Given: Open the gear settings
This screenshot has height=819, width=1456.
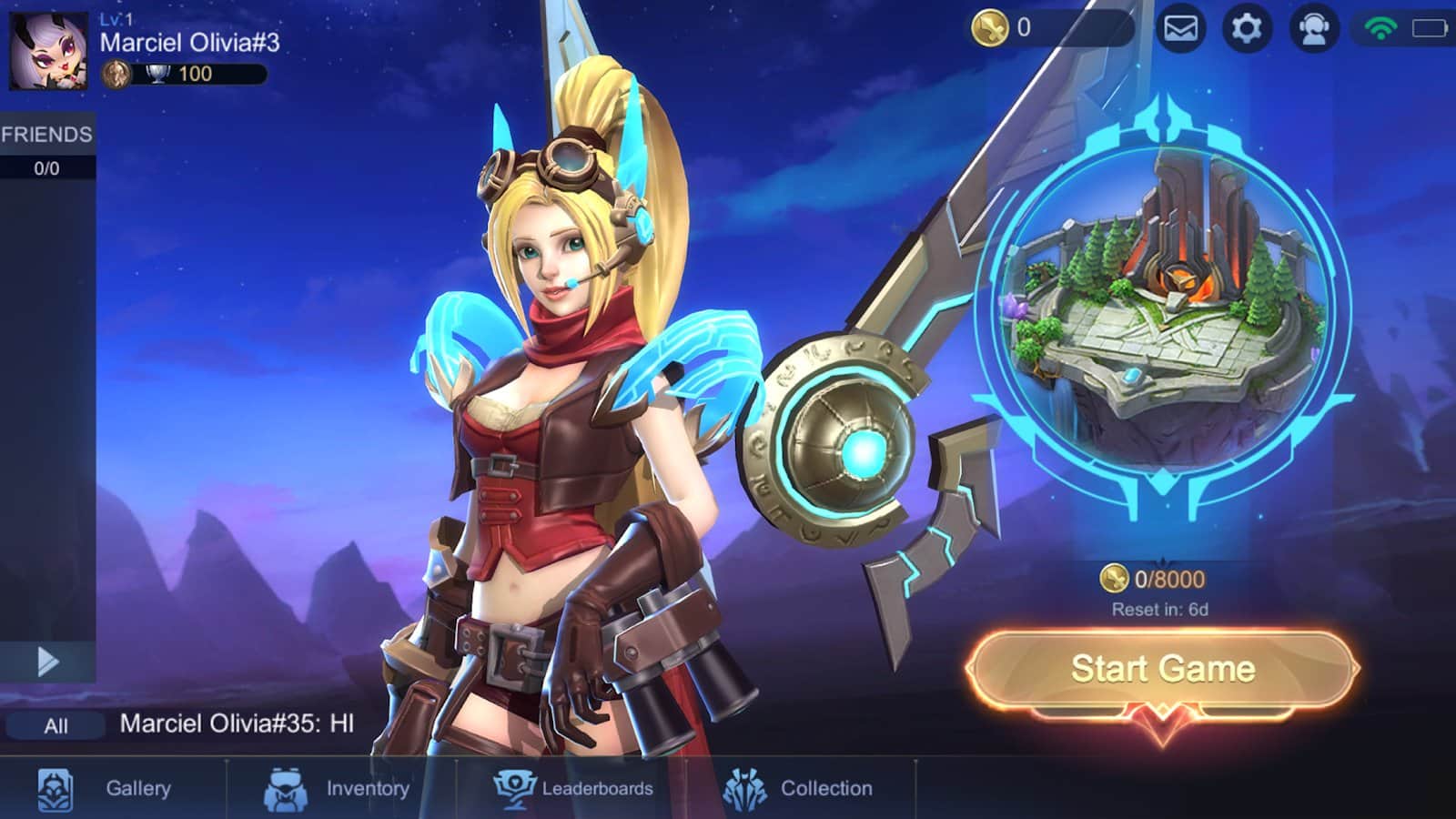Looking at the screenshot, I should click(x=1246, y=28).
